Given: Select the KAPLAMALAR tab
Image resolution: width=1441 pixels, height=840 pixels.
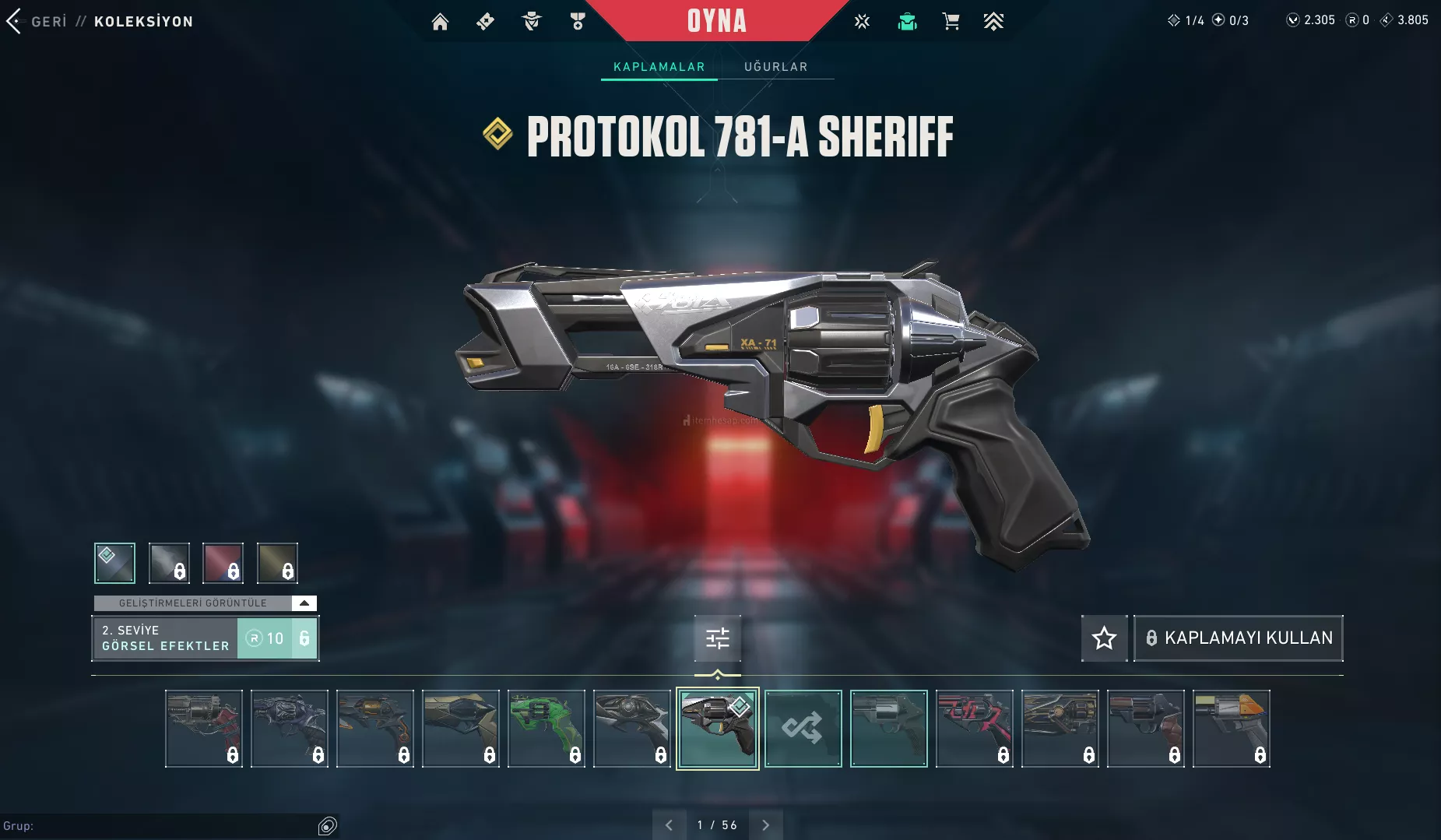Looking at the screenshot, I should [x=659, y=67].
